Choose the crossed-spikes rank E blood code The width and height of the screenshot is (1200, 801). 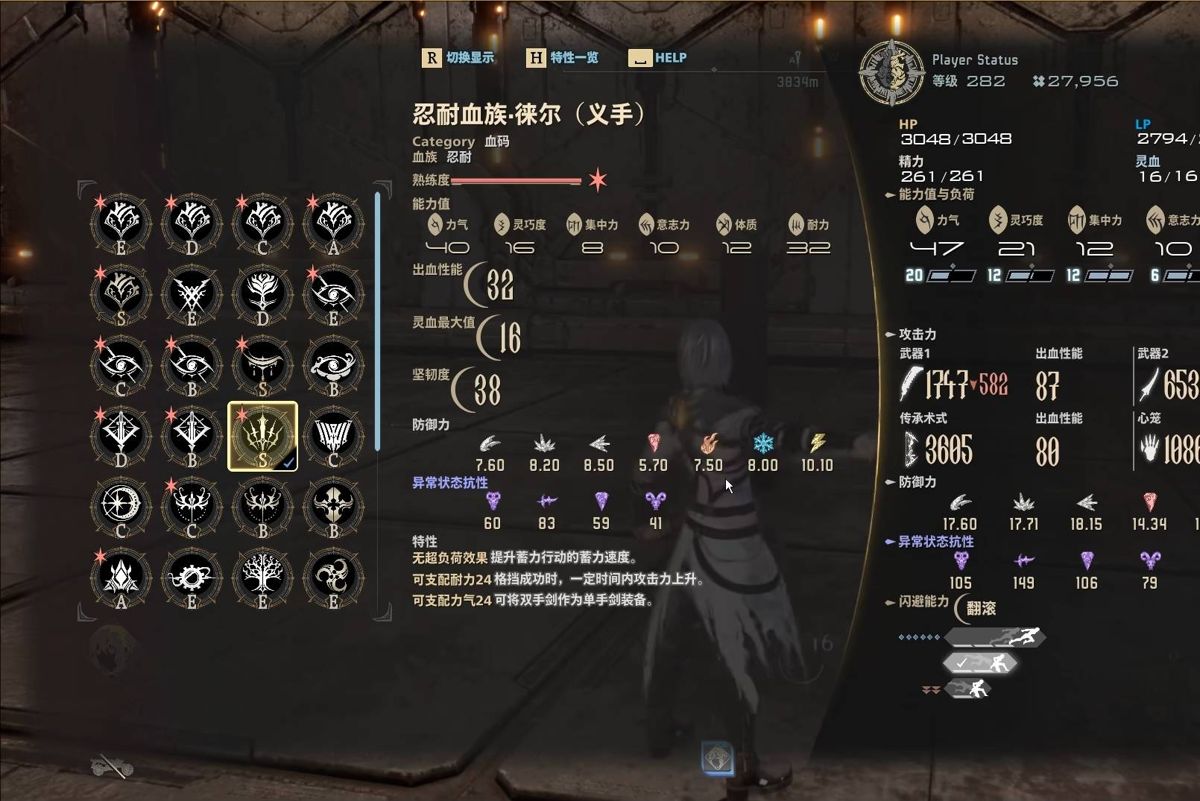tap(192, 294)
